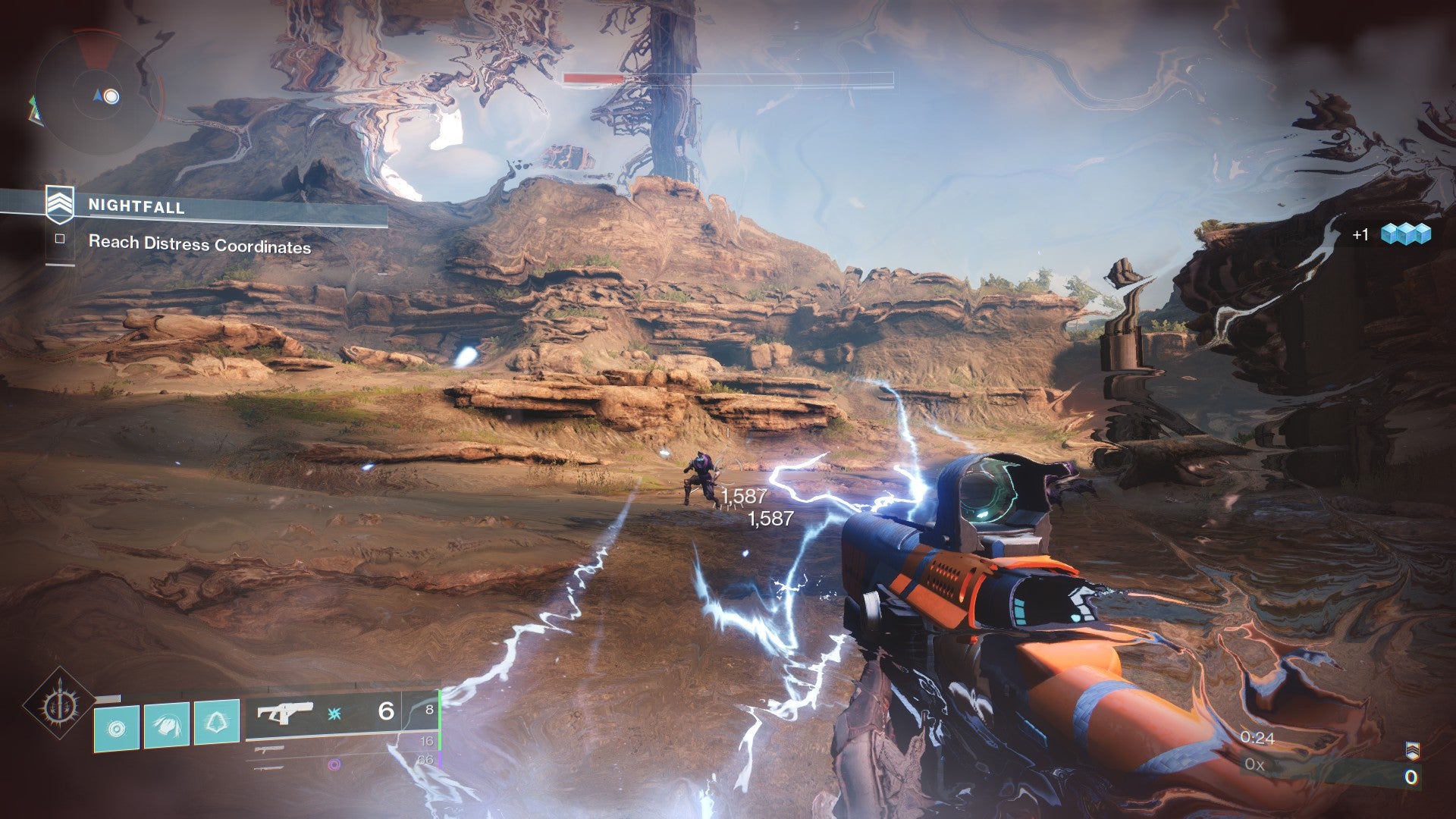Click the Nightfall chevron emblem icon

click(60, 203)
